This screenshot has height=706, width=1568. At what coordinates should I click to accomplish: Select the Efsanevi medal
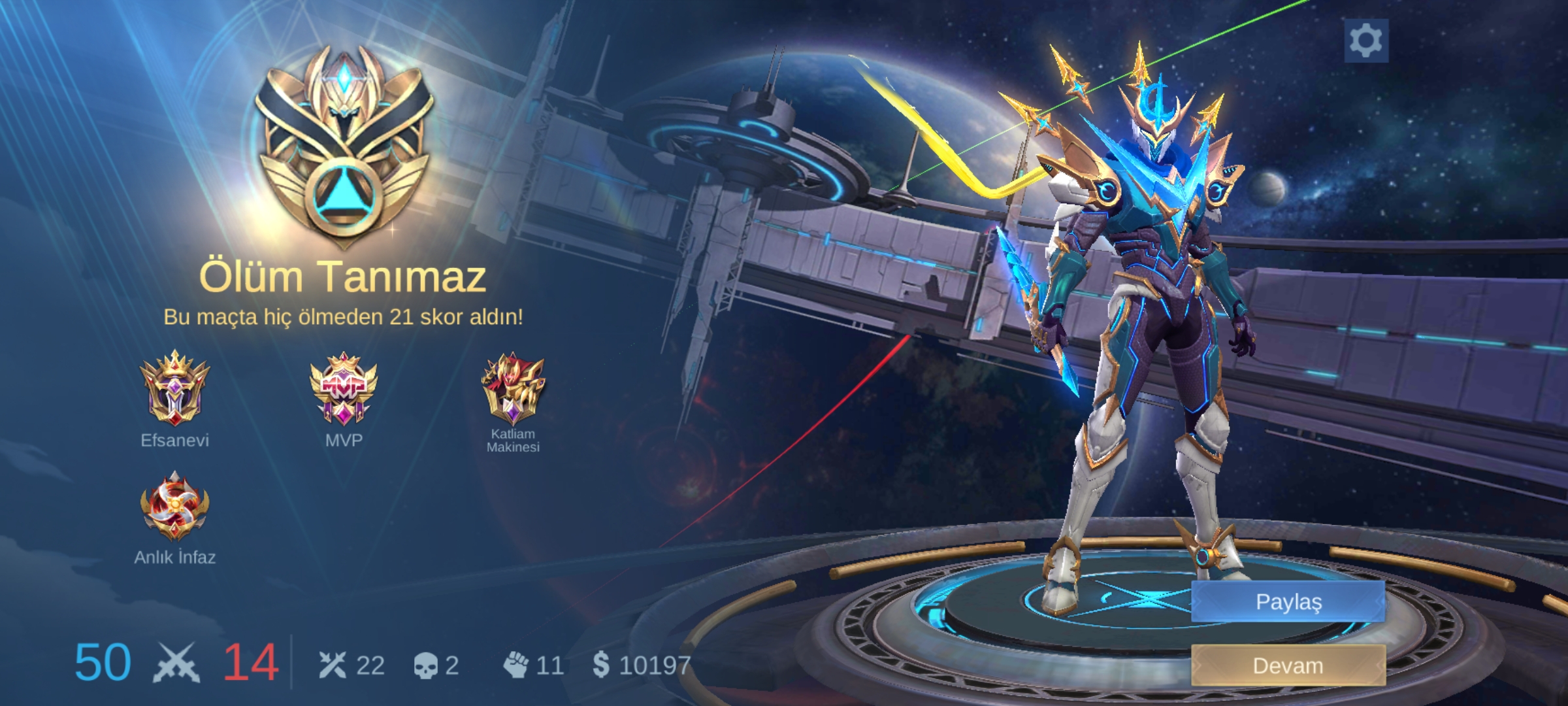coord(174,388)
